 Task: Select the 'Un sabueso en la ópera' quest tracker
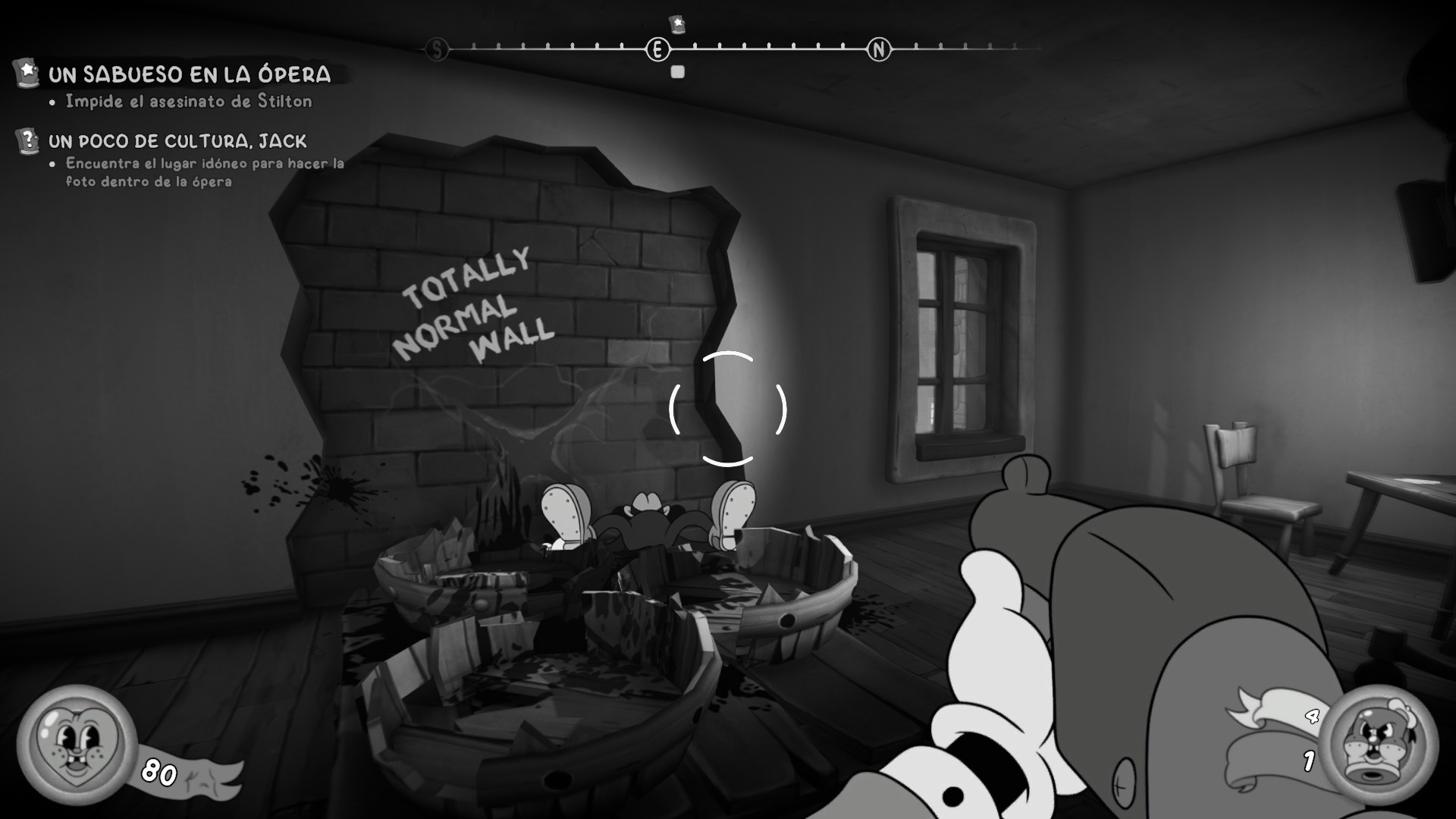(x=190, y=74)
